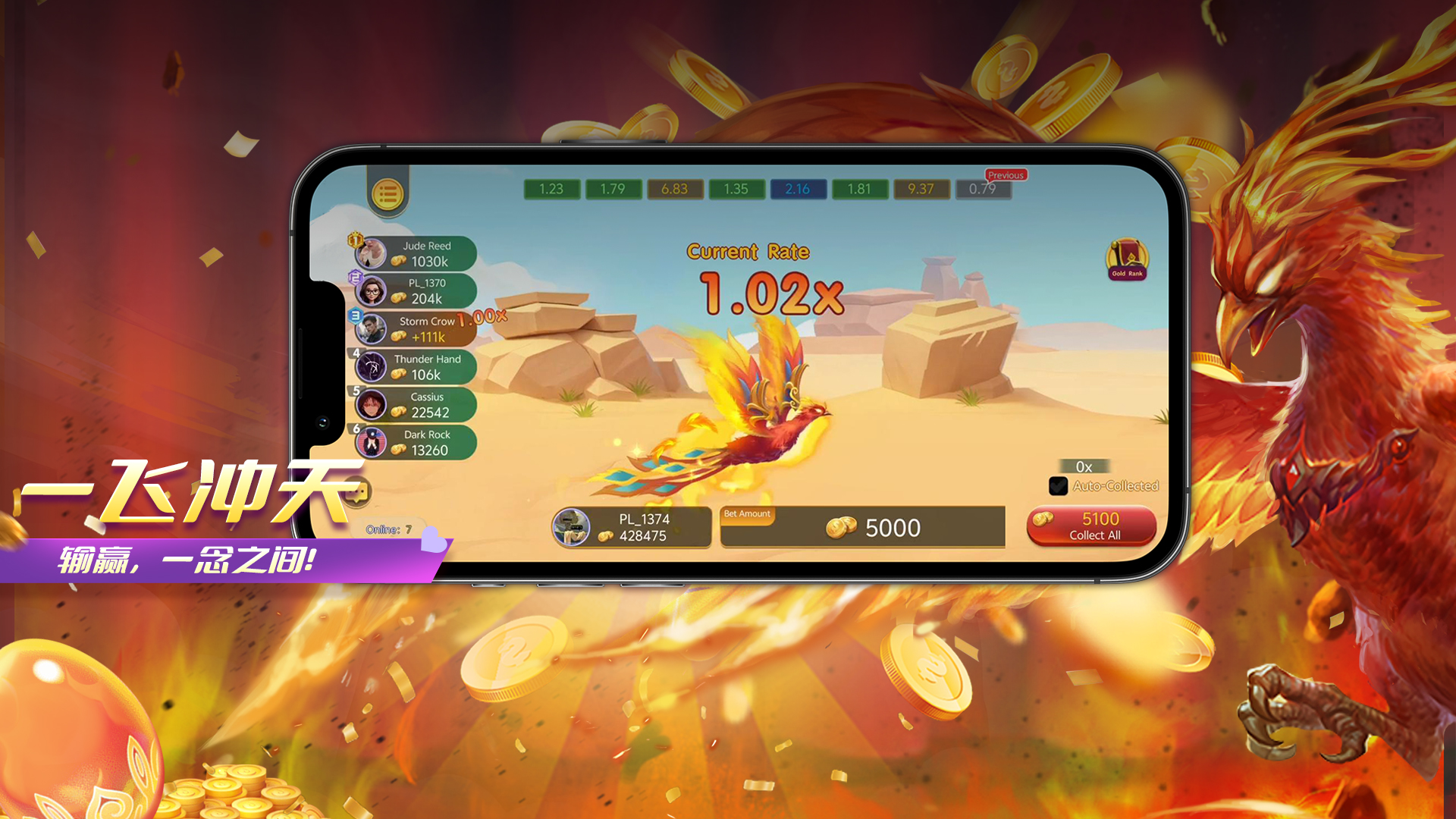Screen dimensions: 1456x819
Task: Pick the Thunder Hand player row
Action: 416,367
